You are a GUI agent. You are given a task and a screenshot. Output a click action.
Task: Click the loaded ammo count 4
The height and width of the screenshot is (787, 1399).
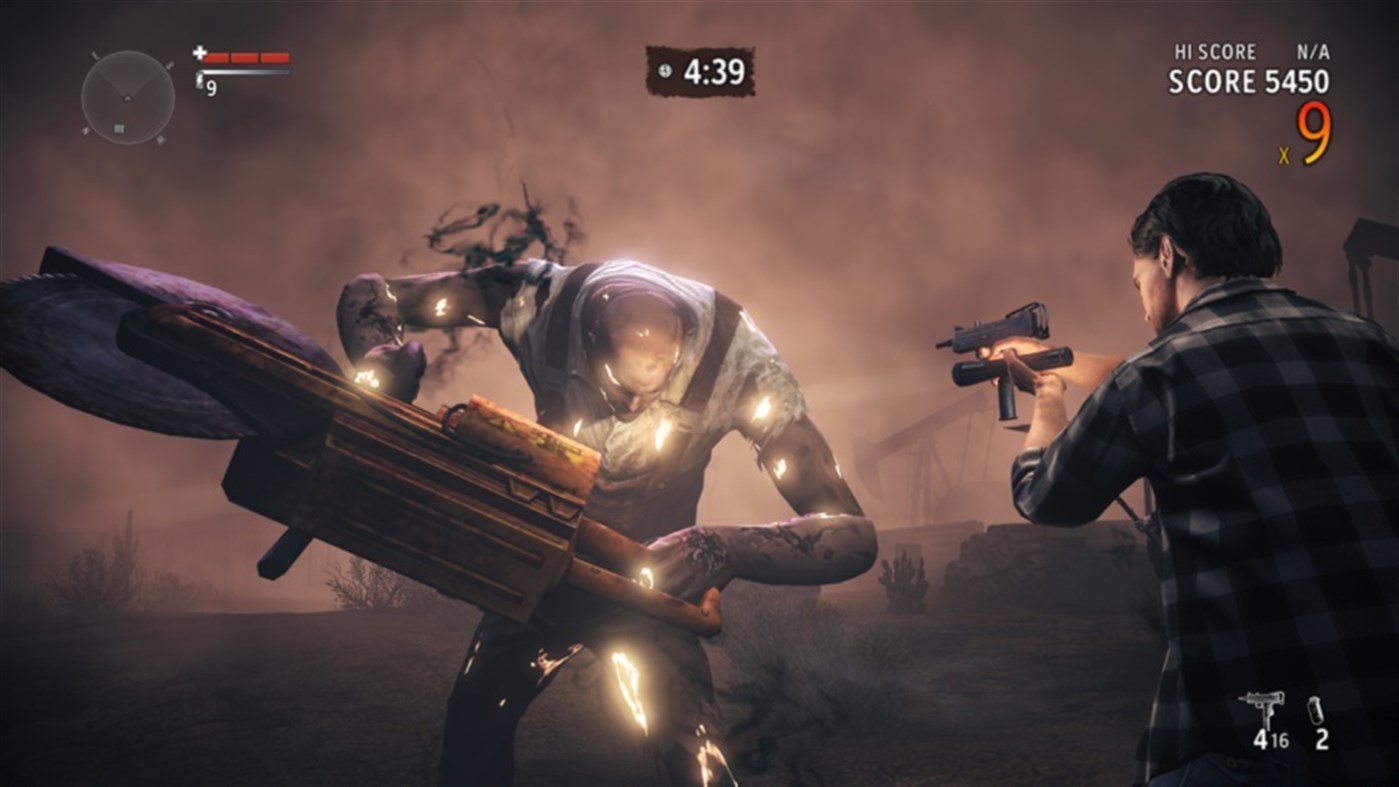point(1261,738)
